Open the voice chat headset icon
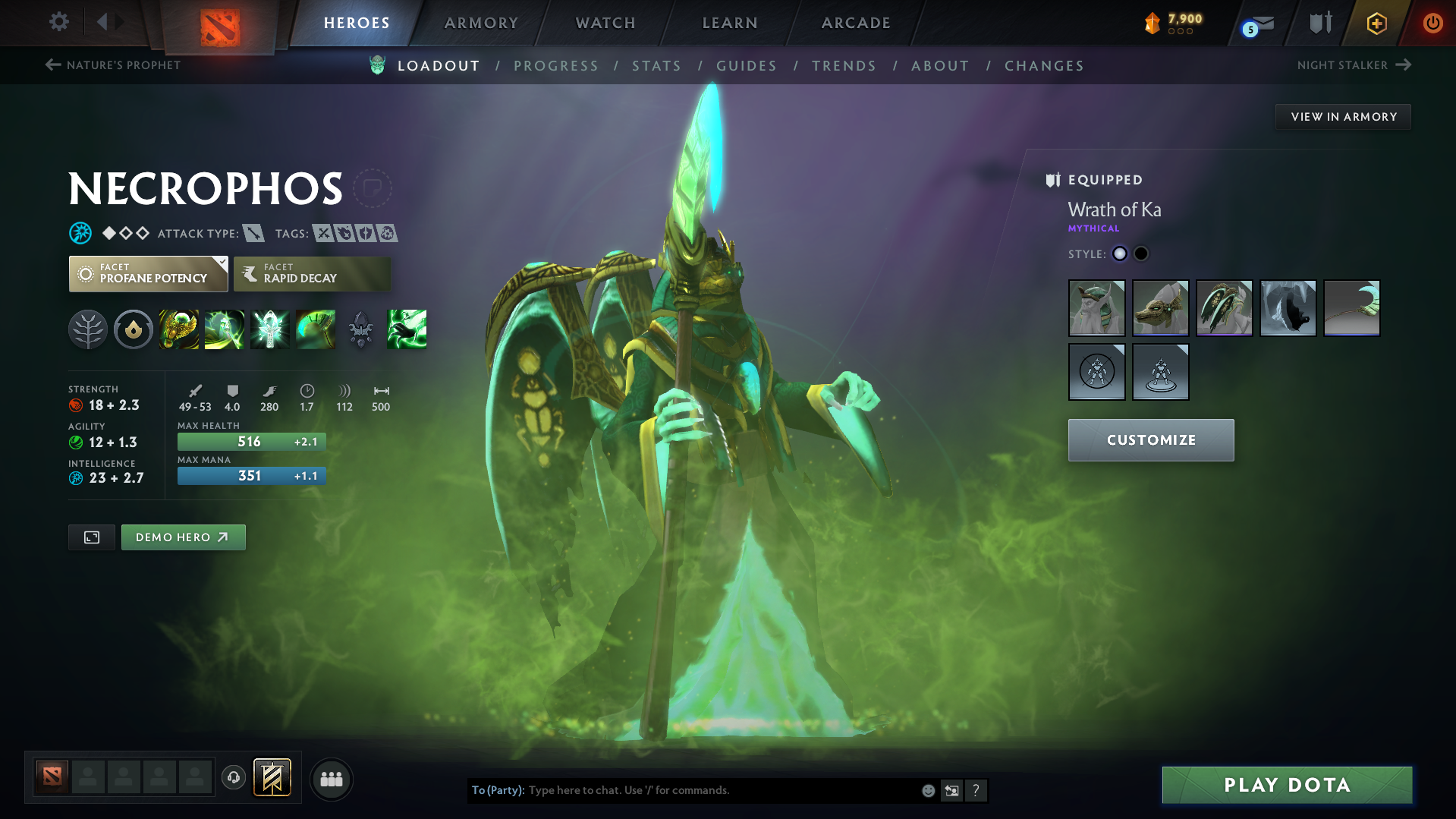The image size is (1456, 819). click(233, 778)
